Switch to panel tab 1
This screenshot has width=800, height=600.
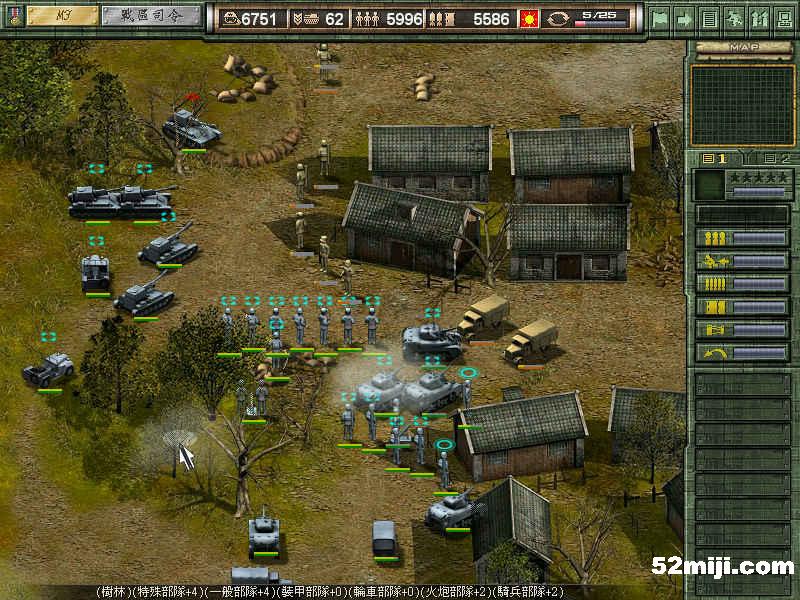(x=715, y=158)
